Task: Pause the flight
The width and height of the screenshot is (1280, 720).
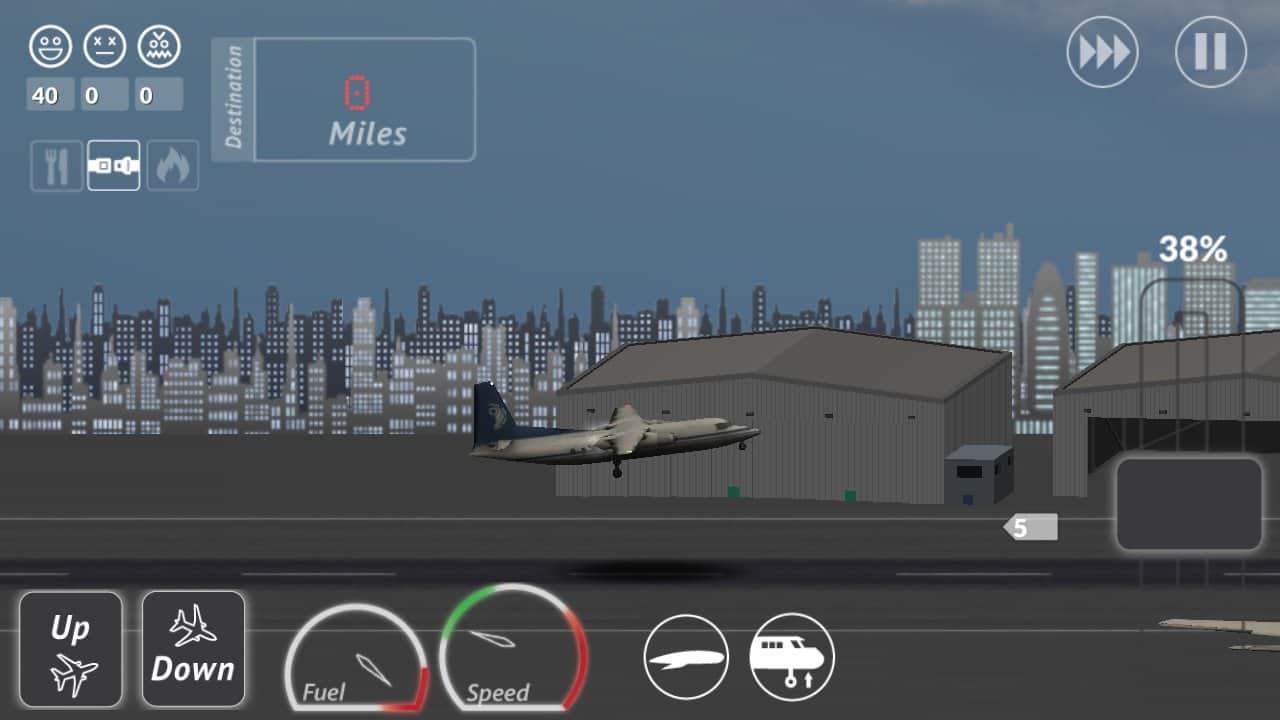Action: 1210,52
